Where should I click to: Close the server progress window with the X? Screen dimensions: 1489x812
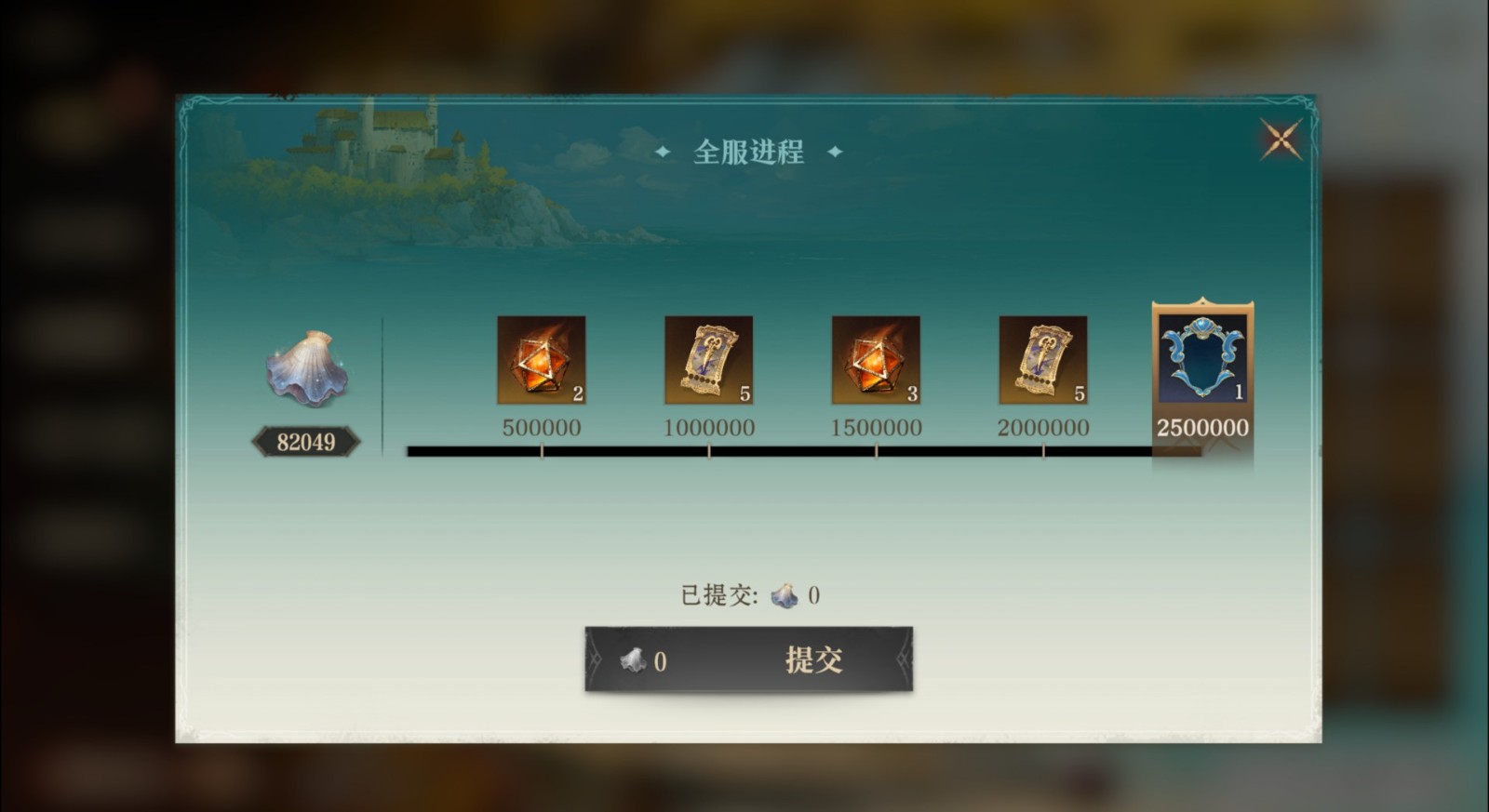tap(1281, 138)
